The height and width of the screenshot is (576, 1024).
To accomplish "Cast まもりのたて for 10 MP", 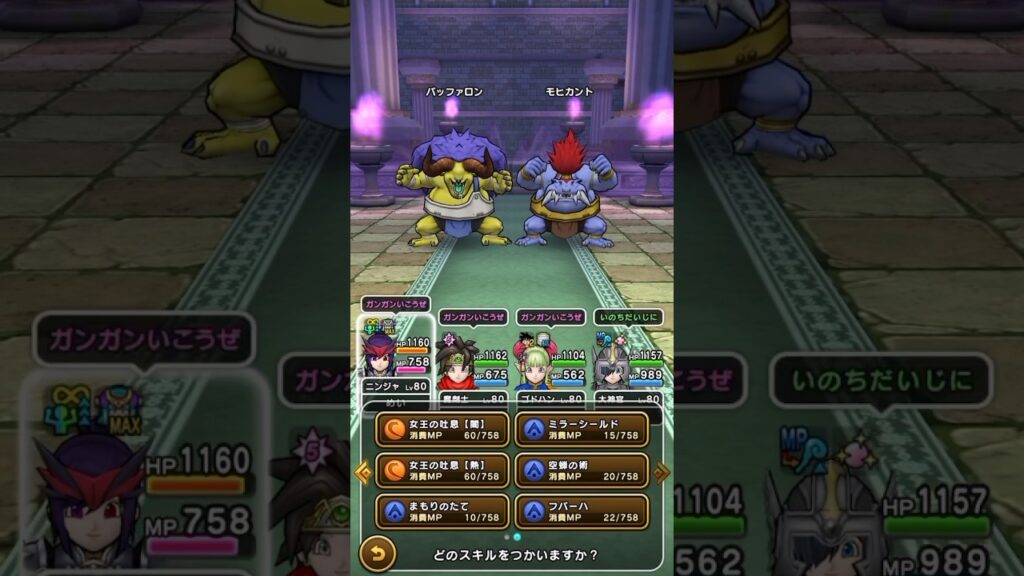I will pos(442,510).
